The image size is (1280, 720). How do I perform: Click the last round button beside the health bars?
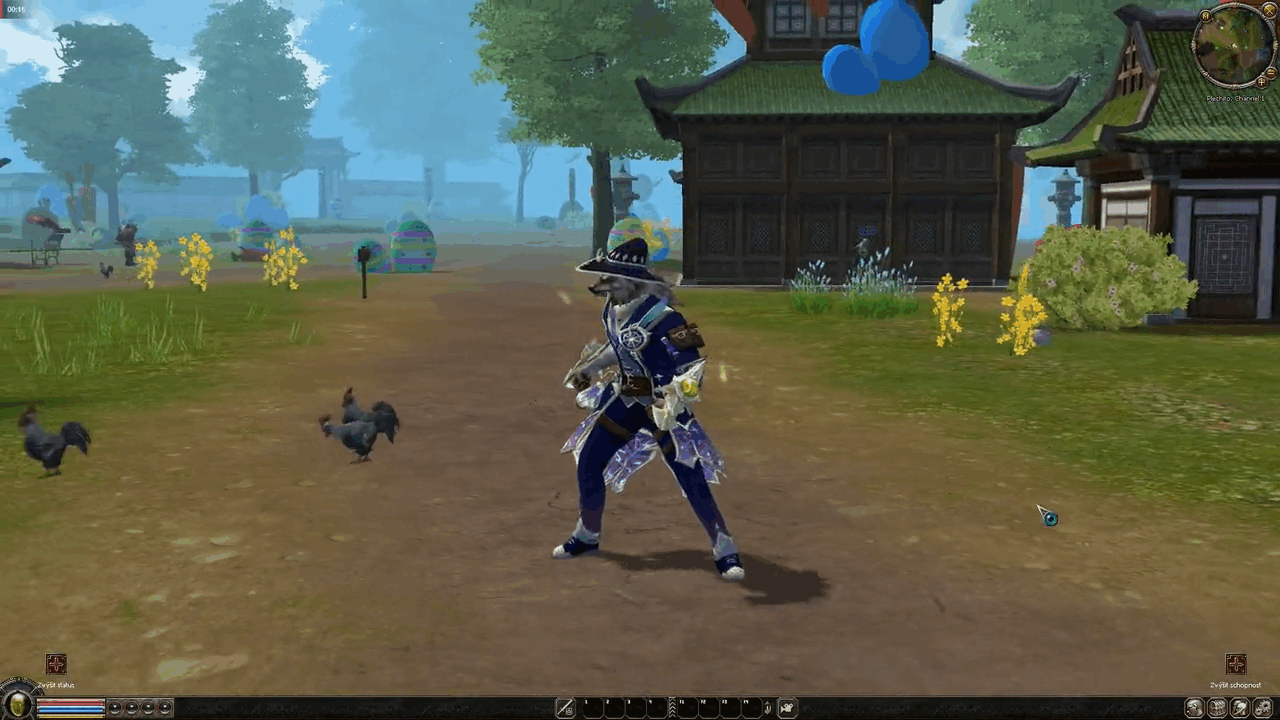[164, 707]
